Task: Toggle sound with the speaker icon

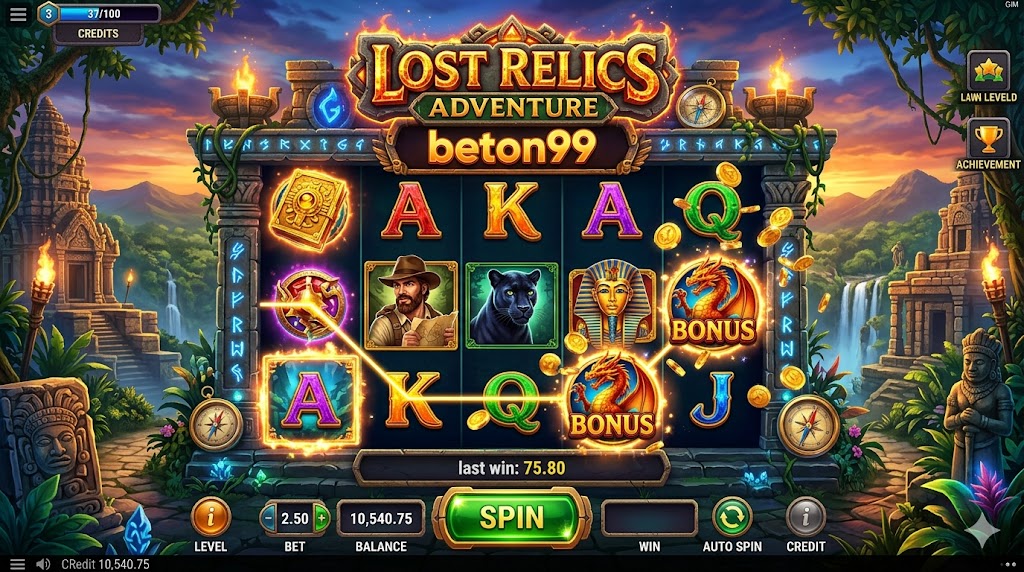Action: coord(42,564)
